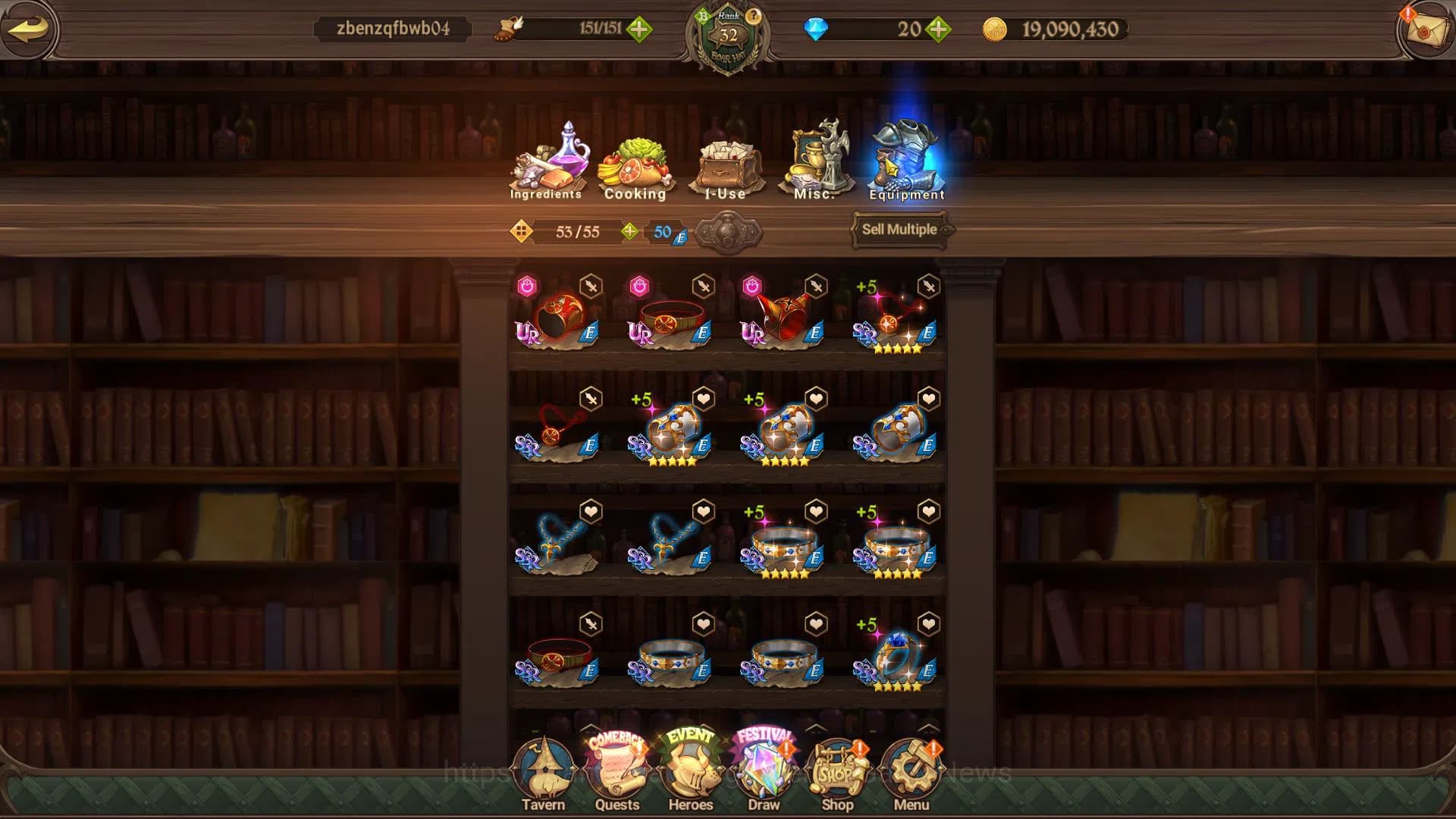Visit the Shop
Screen dimensions: 1456x819
837,773
